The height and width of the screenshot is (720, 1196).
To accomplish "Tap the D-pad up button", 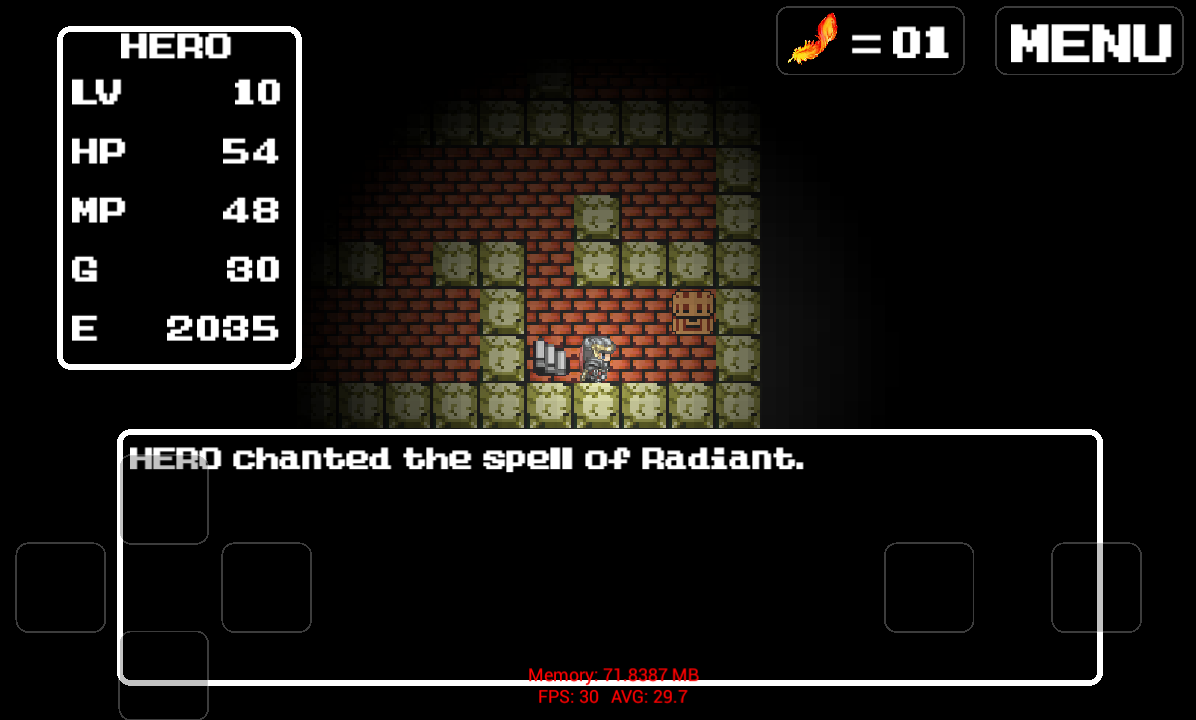I will click(x=164, y=500).
